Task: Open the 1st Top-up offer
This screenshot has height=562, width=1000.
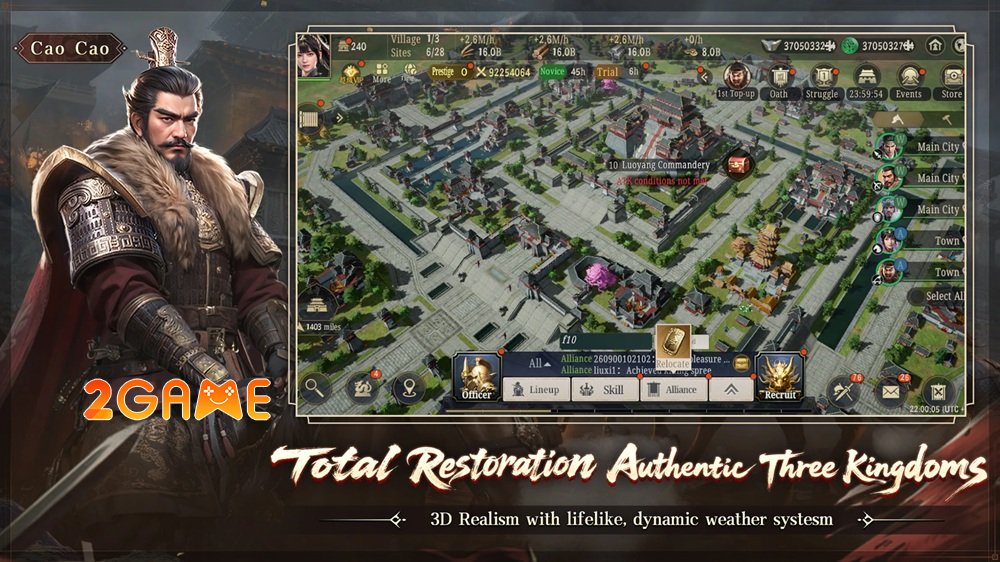Action: (737, 76)
